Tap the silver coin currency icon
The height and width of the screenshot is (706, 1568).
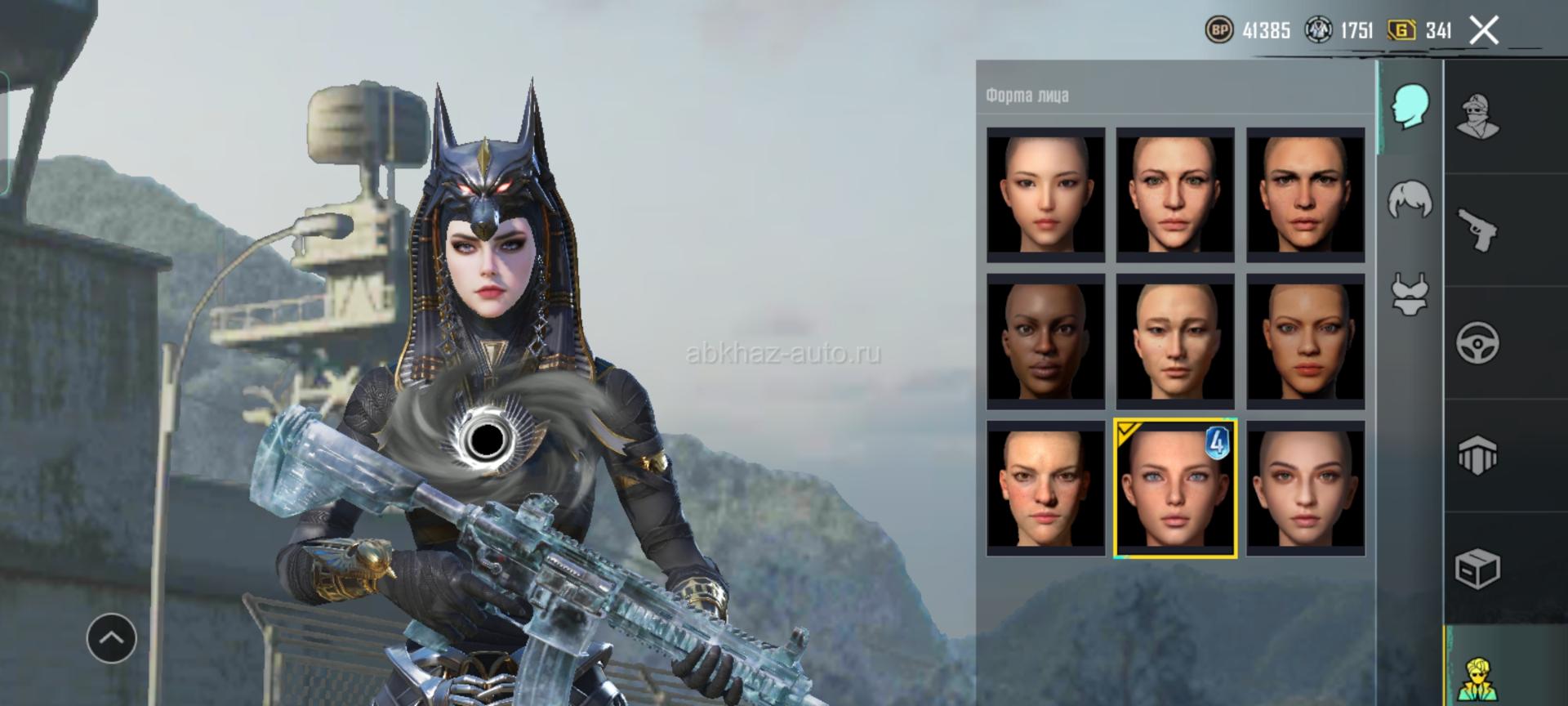click(x=1318, y=30)
